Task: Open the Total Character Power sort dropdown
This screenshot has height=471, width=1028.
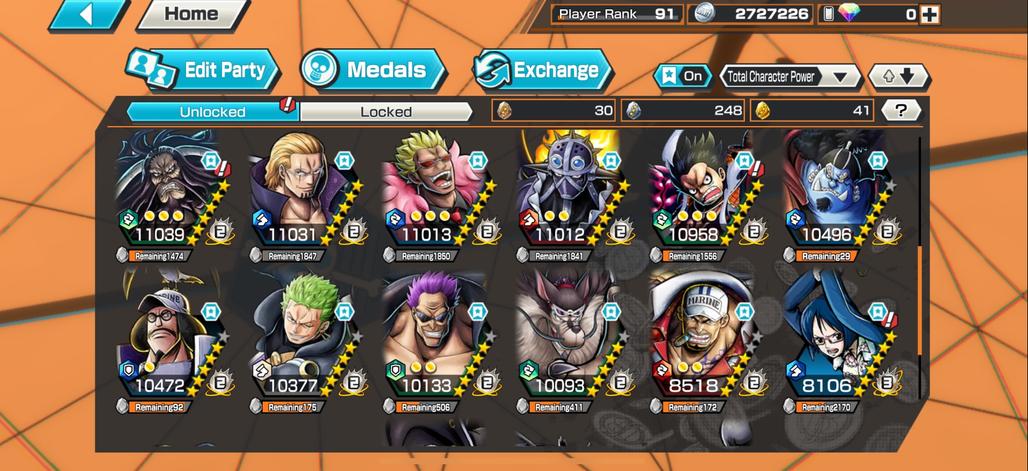Action: point(790,76)
